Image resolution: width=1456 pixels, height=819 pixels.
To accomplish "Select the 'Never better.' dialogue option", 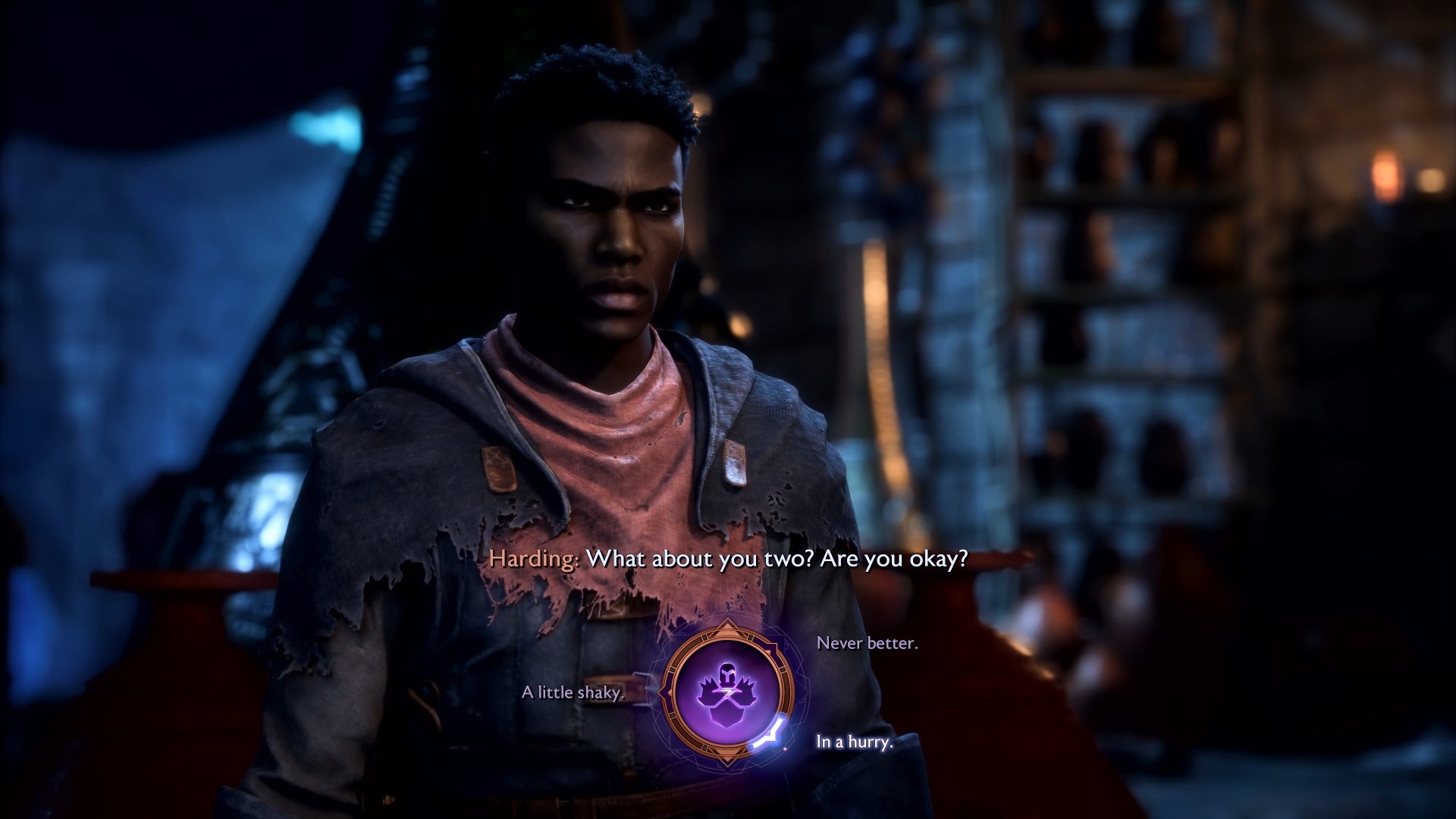I will pyautogui.click(x=868, y=646).
